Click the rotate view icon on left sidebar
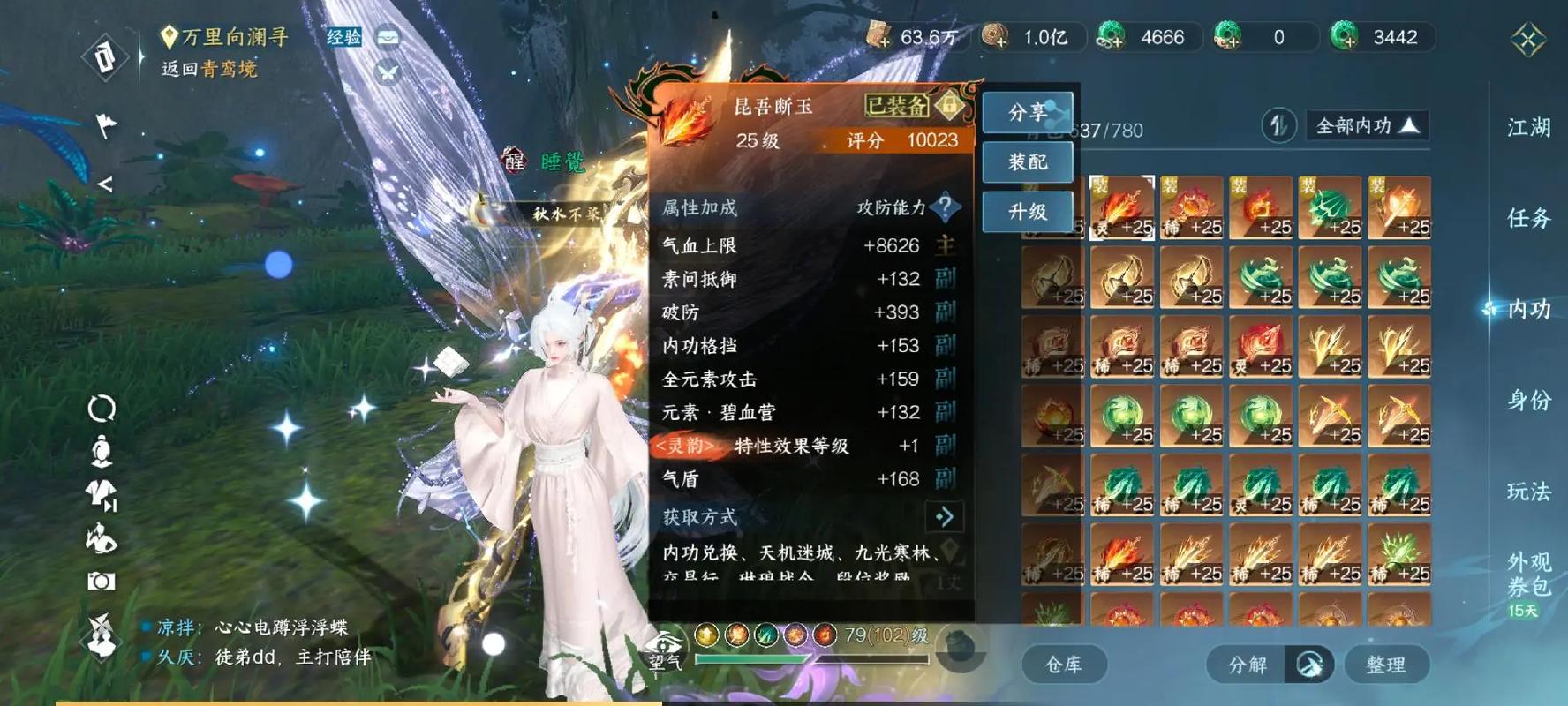The width and height of the screenshot is (1568, 706). coord(102,408)
